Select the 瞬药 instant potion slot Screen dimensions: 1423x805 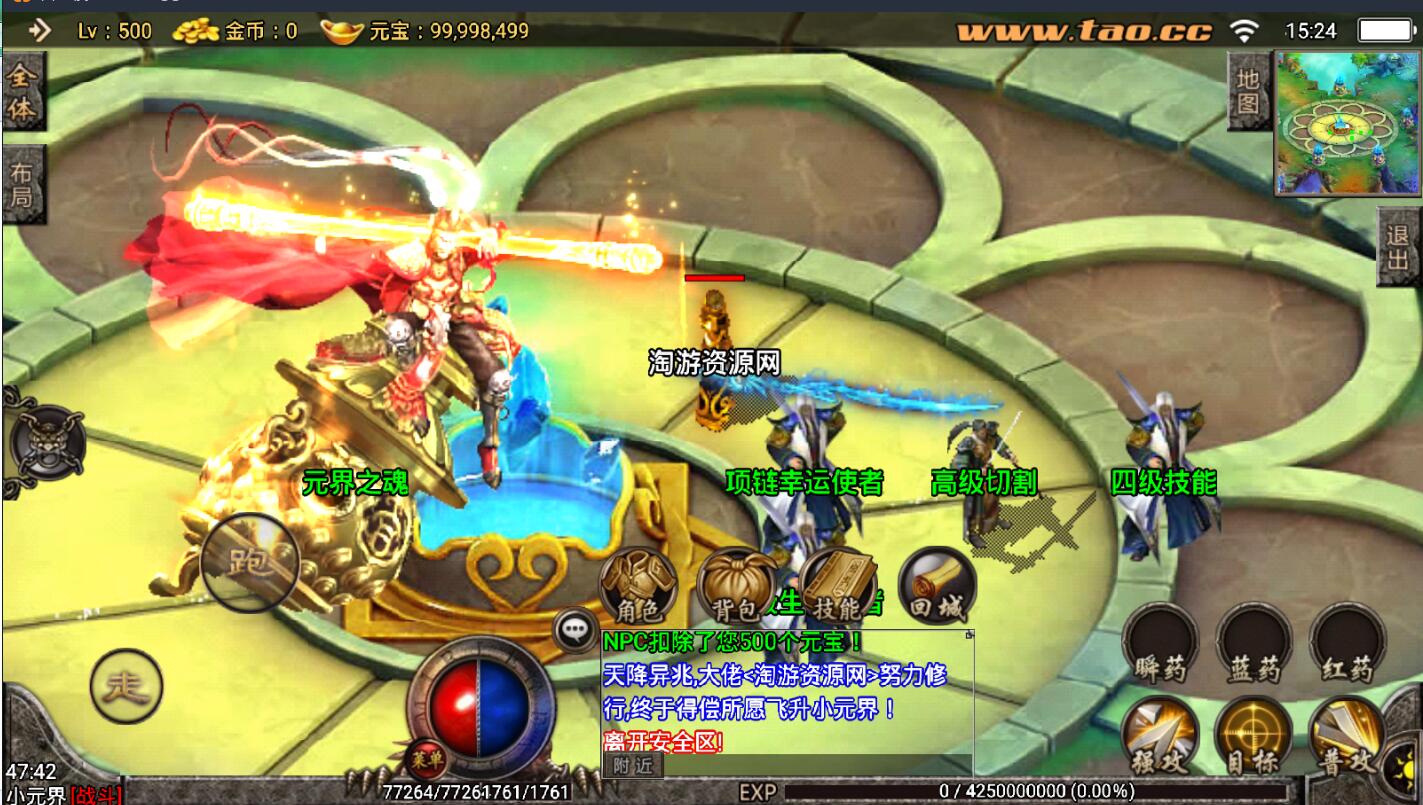(x=1160, y=644)
